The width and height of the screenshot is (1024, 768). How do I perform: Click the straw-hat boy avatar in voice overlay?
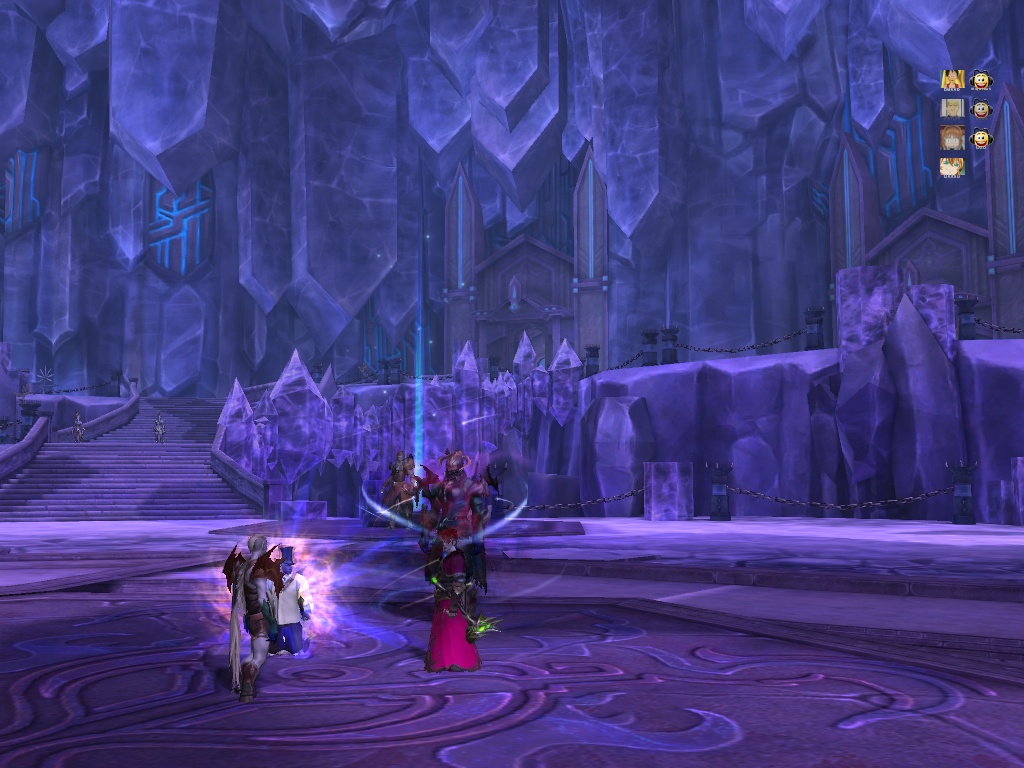(x=952, y=79)
